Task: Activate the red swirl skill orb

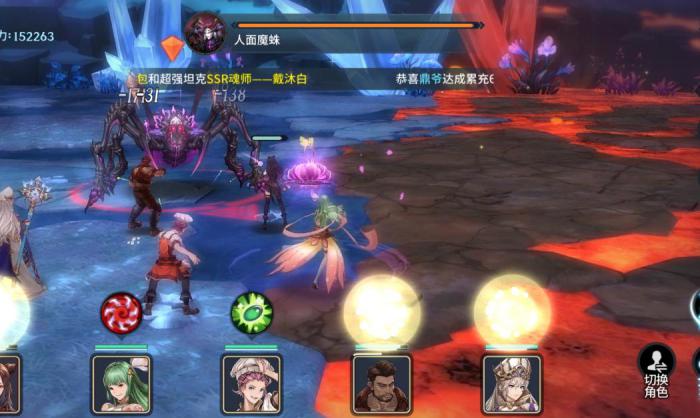Action: pos(121,313)
